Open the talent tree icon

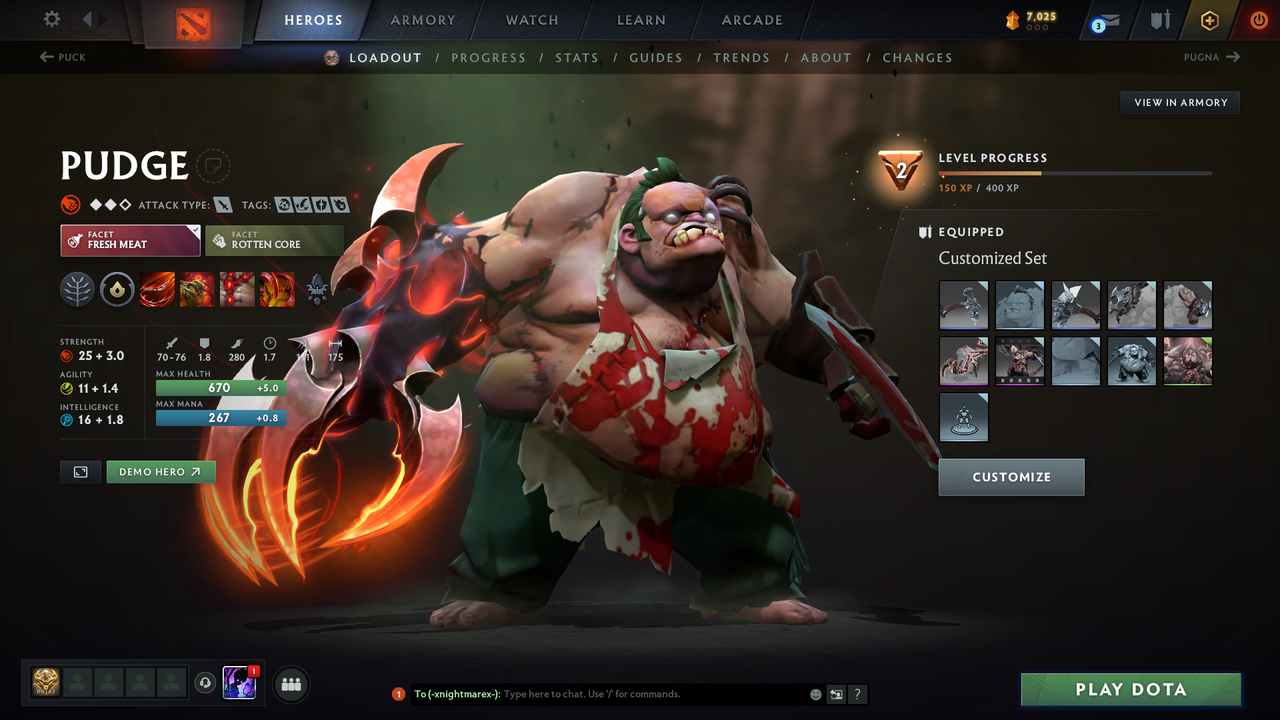click(77, 289)
